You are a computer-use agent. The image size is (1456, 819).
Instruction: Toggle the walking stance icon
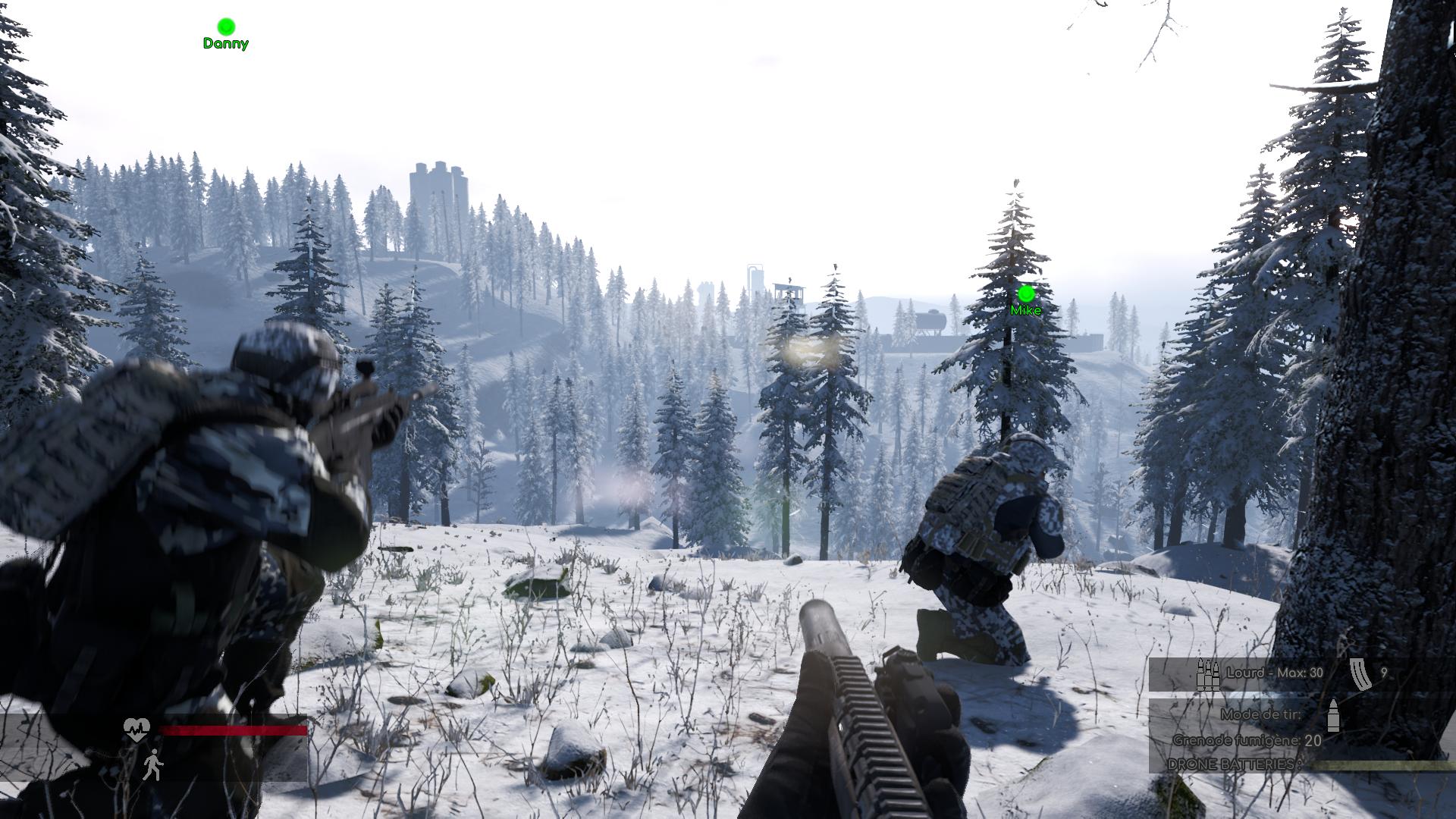point(152,764)
